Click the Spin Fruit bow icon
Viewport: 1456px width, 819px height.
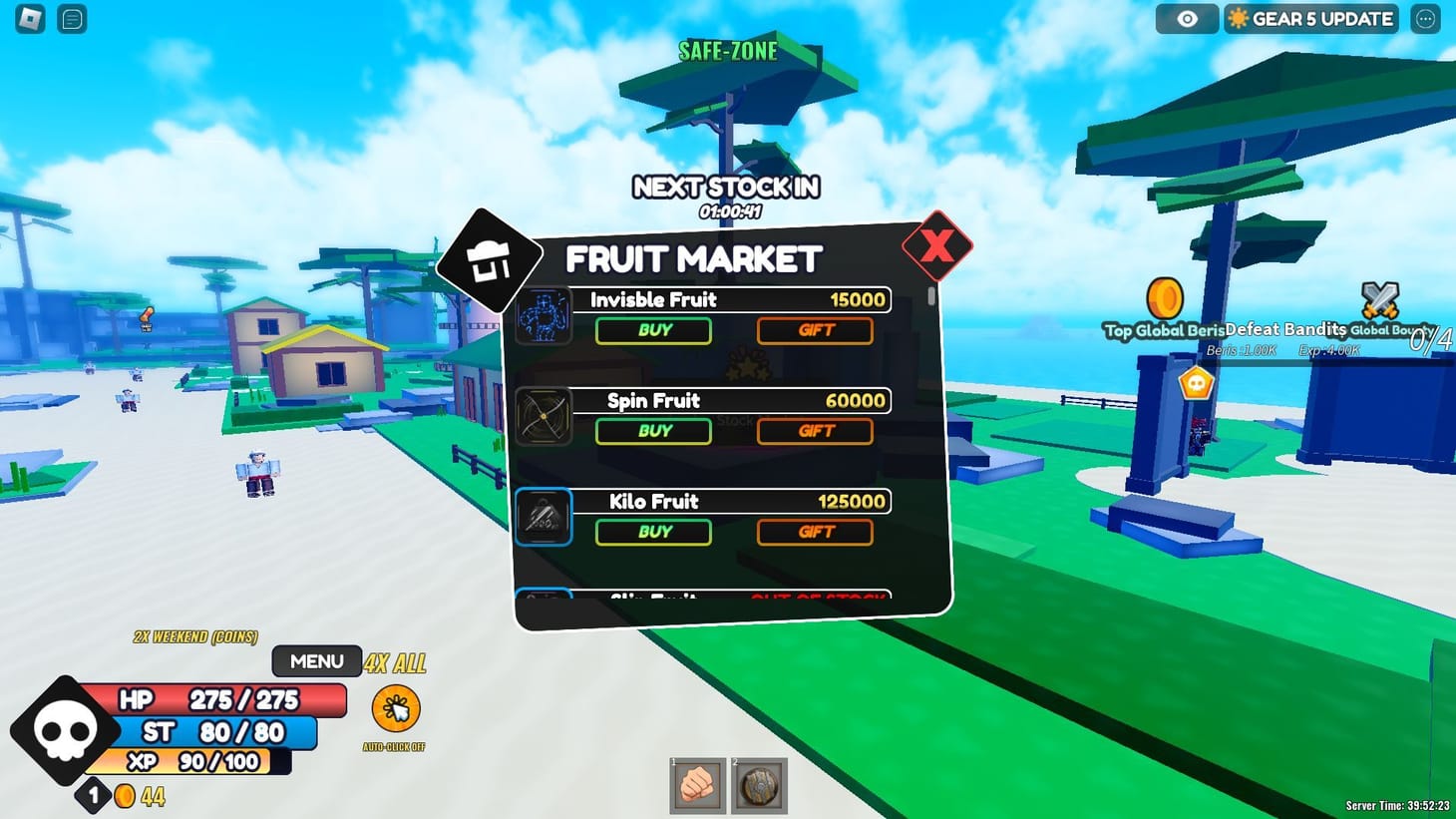pos(545,417)
